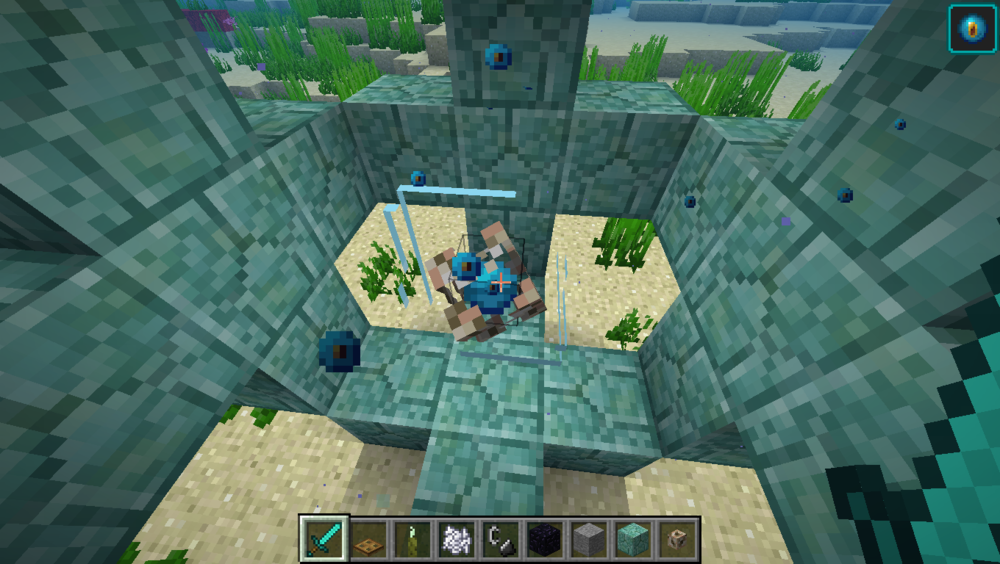Select the green candle hotbar slot
Image resolution: width=1000 pixels, height=564 pixels.
tap(411, 540)
